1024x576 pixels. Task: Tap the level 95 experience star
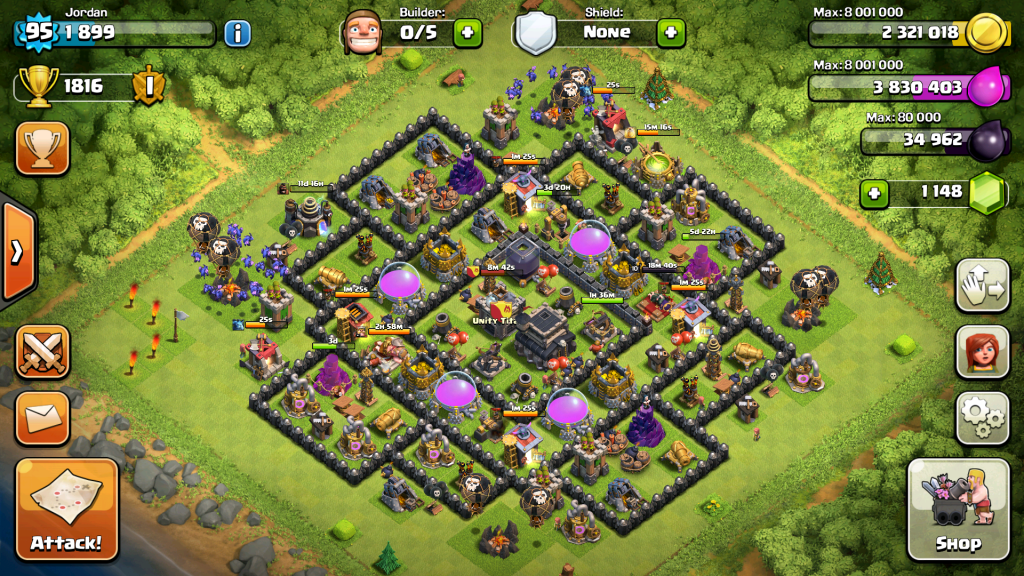[38, 31]
